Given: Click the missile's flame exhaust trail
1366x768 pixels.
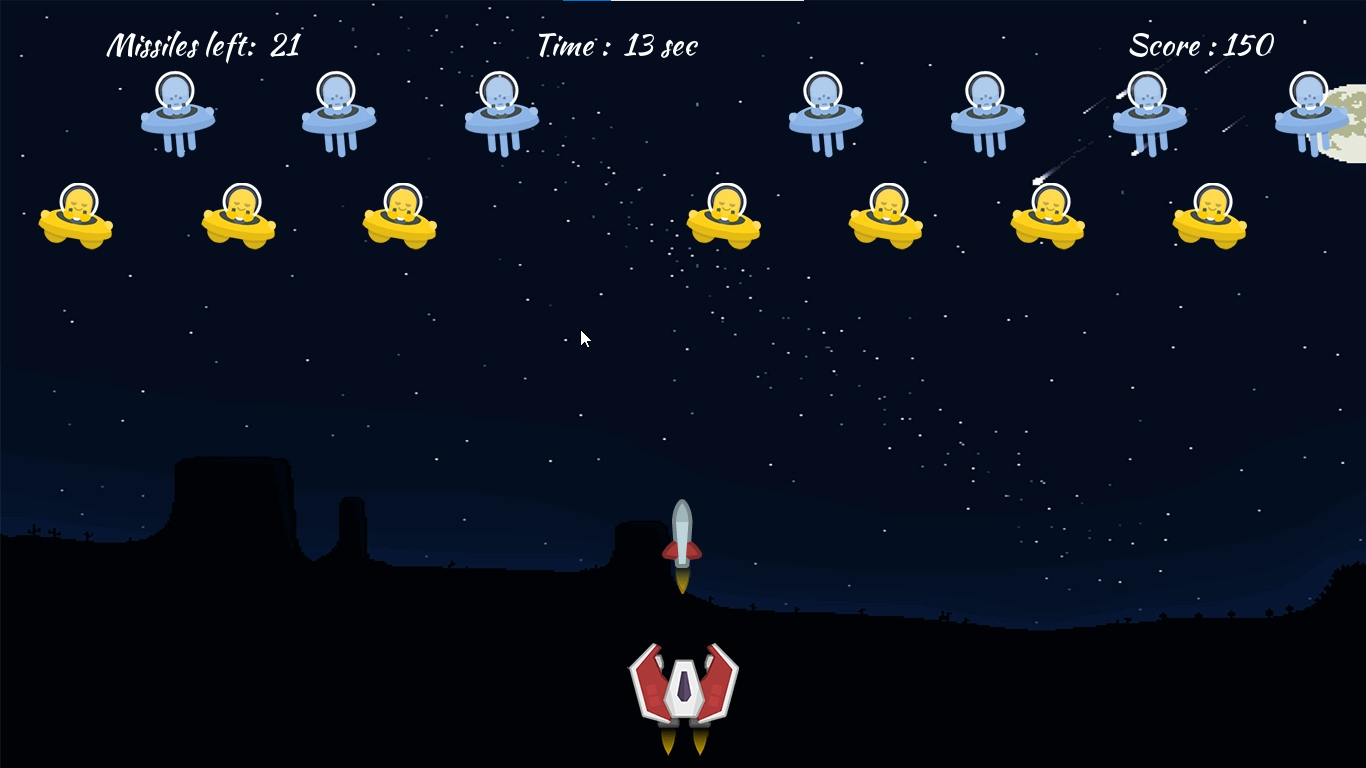Looking at the screenshot, I should pyautogui.click(x=681, y=580).
